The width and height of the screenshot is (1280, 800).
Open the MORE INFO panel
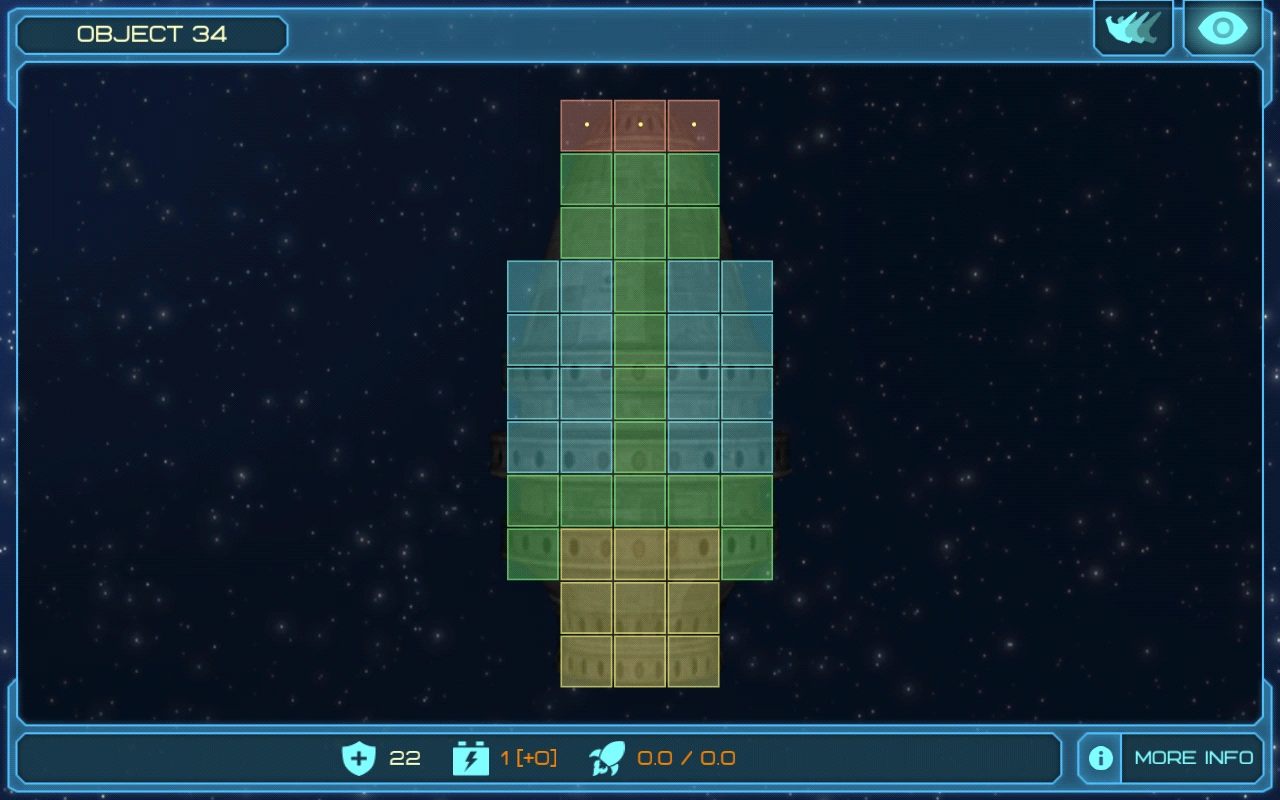[1192, 759]
